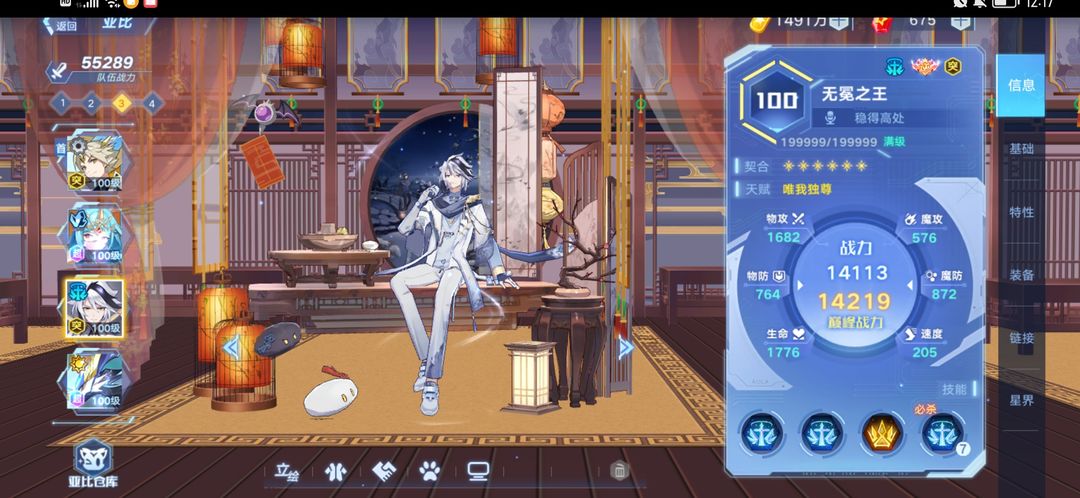Viewport: 1080px width, 498px height.
Task: Show the previous character with left arrow
Action: (231, 347)
